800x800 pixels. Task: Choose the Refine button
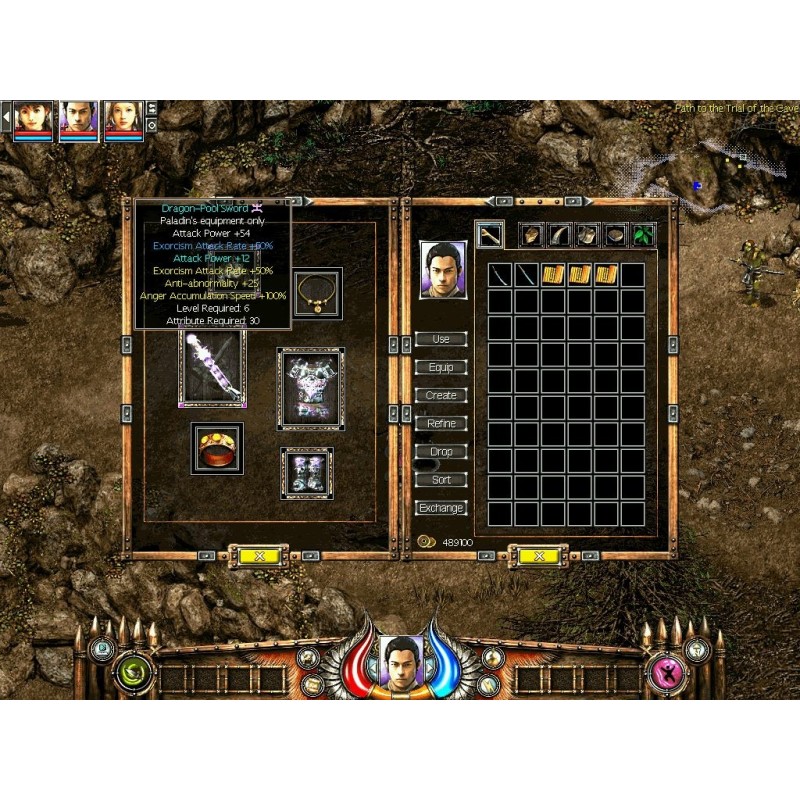pos(441,423)
